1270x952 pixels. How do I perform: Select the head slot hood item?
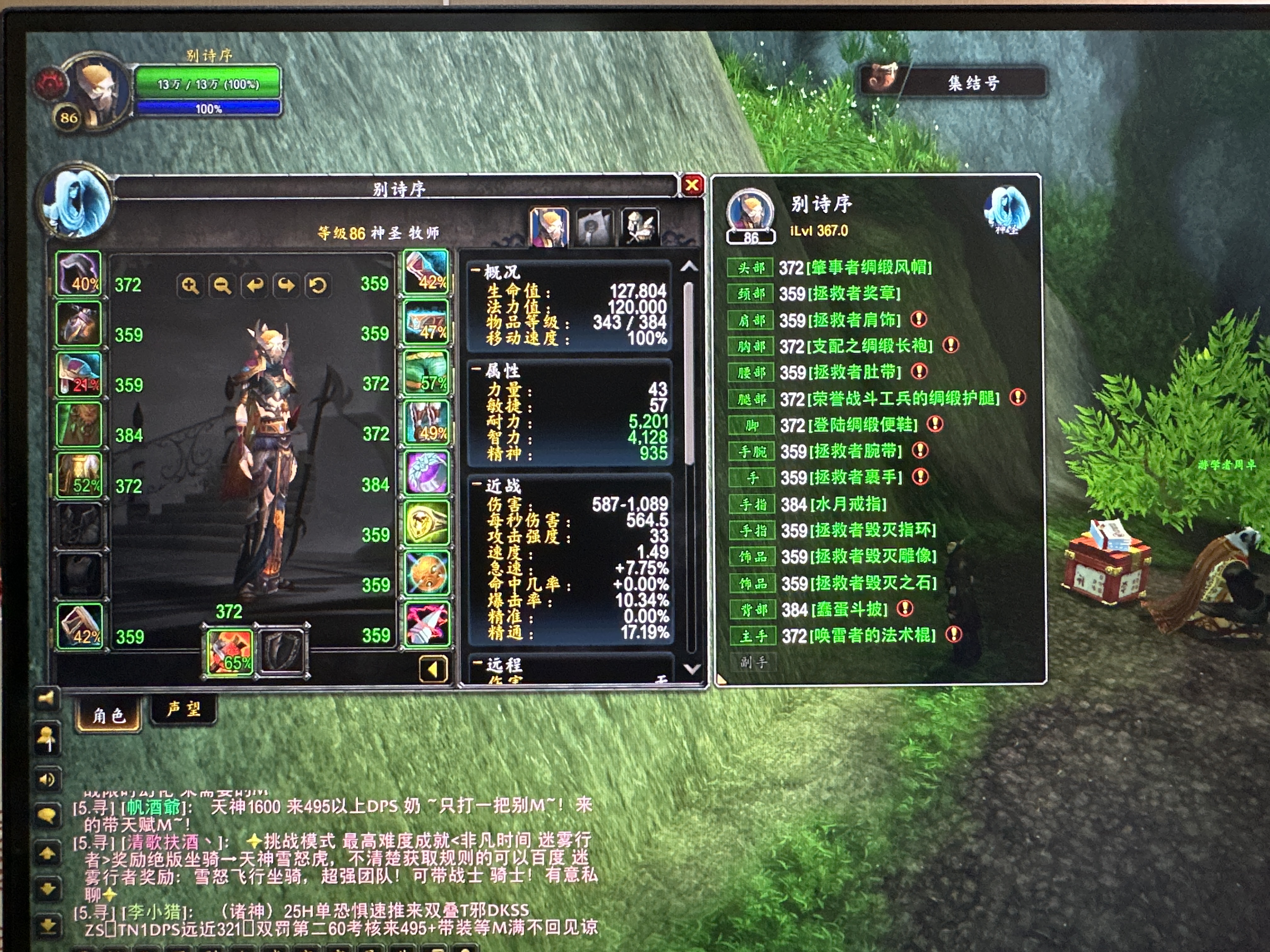coord(79,274)
